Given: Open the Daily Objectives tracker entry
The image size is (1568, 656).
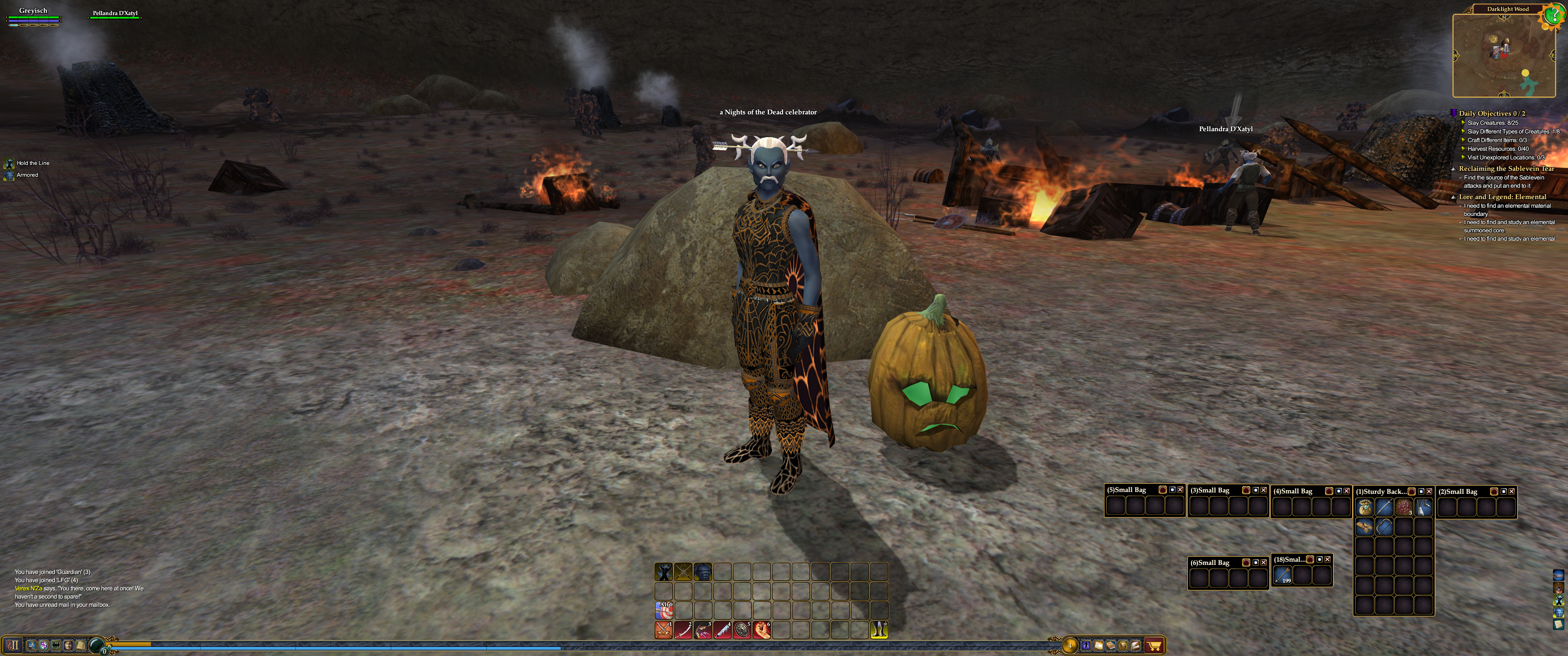Looking at the screenshot, I should [1491, 113].
